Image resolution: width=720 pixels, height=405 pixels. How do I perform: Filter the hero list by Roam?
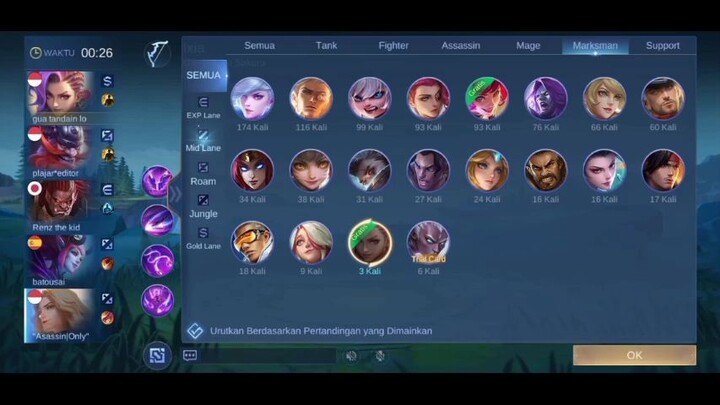(203, 173)
